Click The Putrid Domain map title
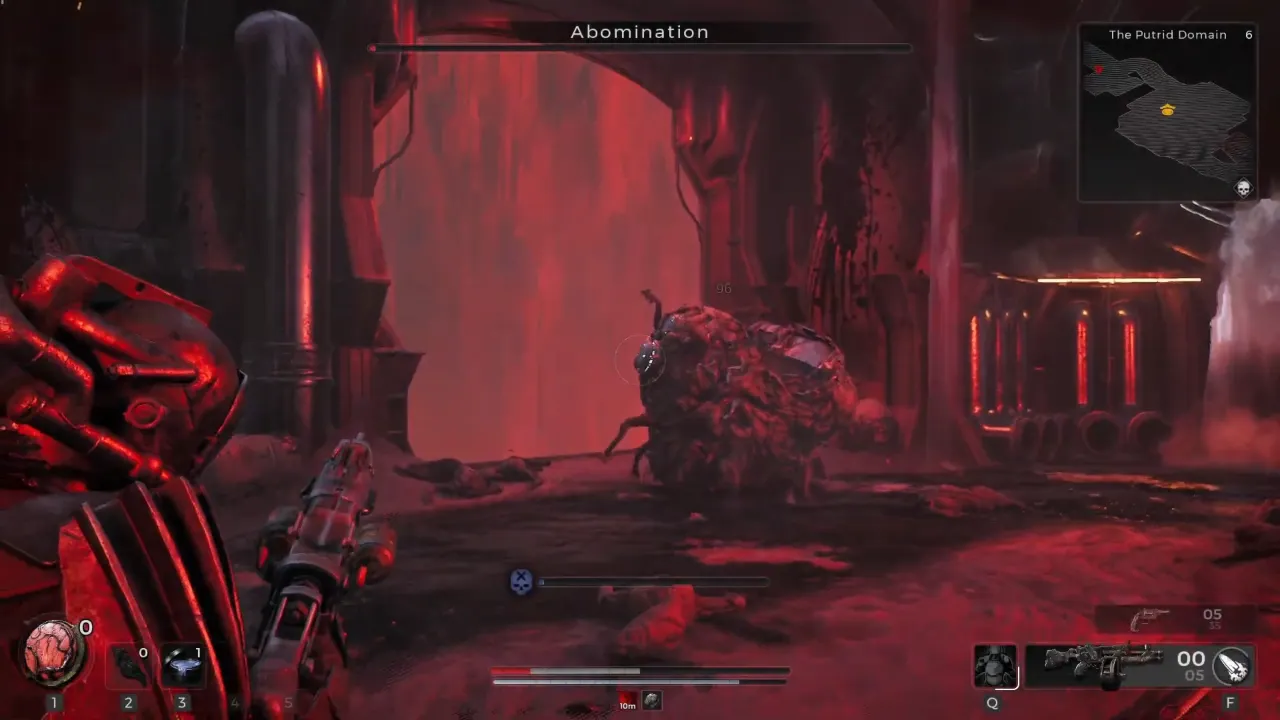 1167,34
